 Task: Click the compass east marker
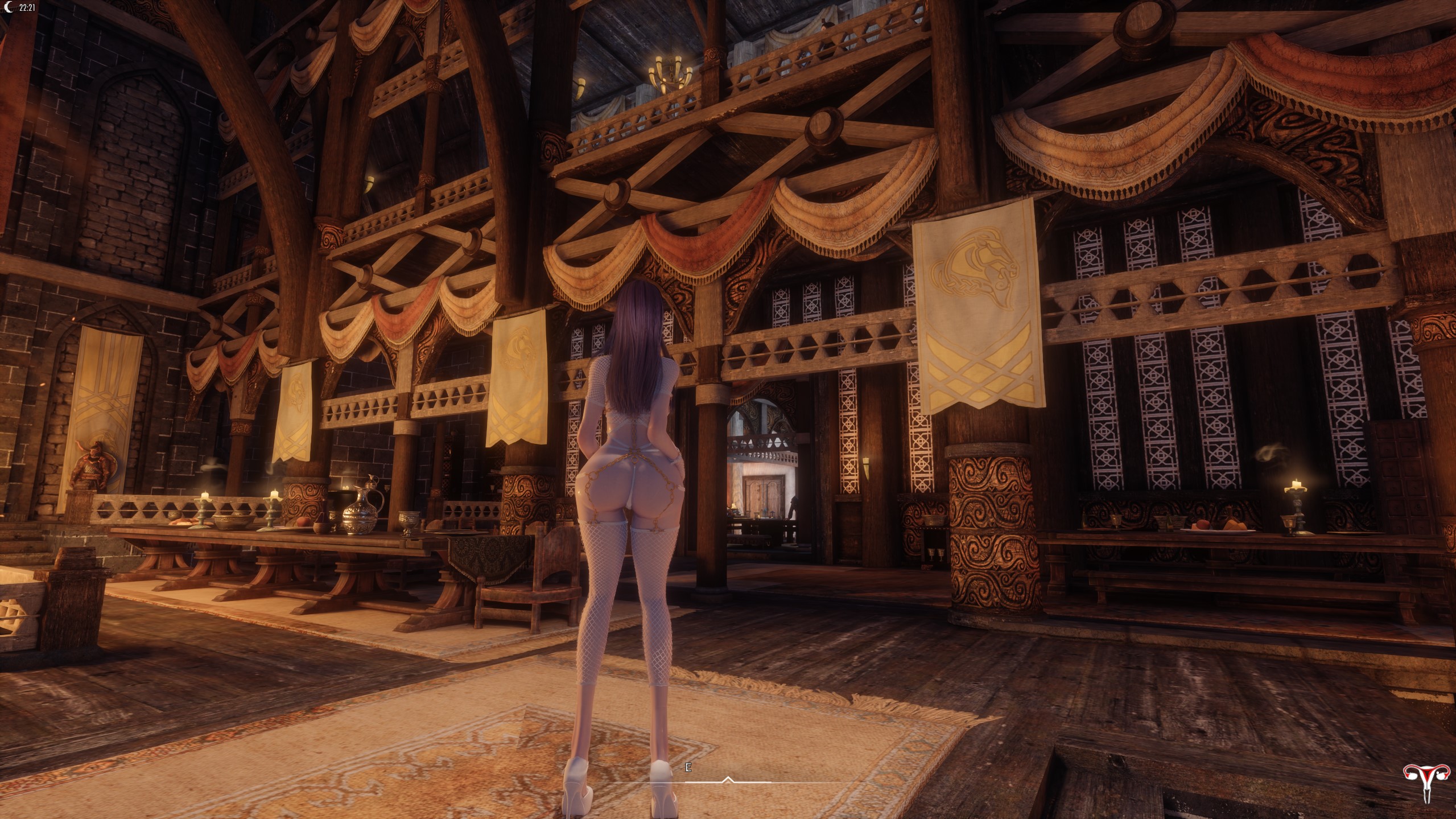click(688, 768)
